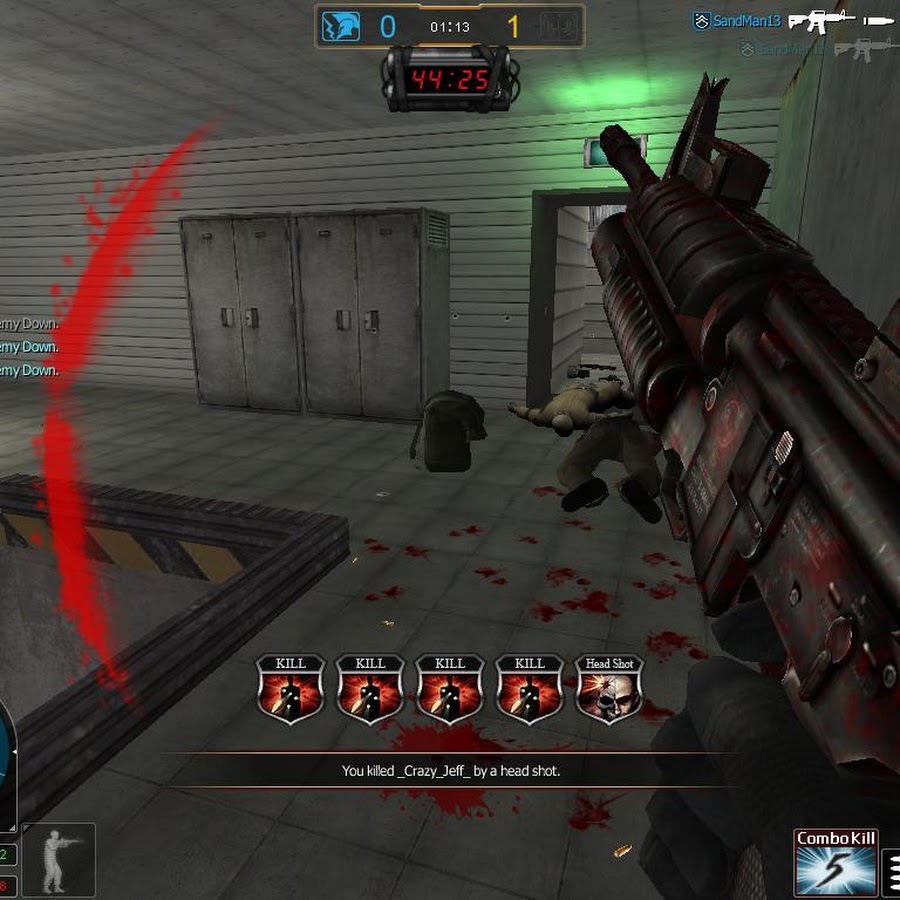Select the Combo Kill icon
The height and width of the screenshot is (900, 900).
pos(836,863)
